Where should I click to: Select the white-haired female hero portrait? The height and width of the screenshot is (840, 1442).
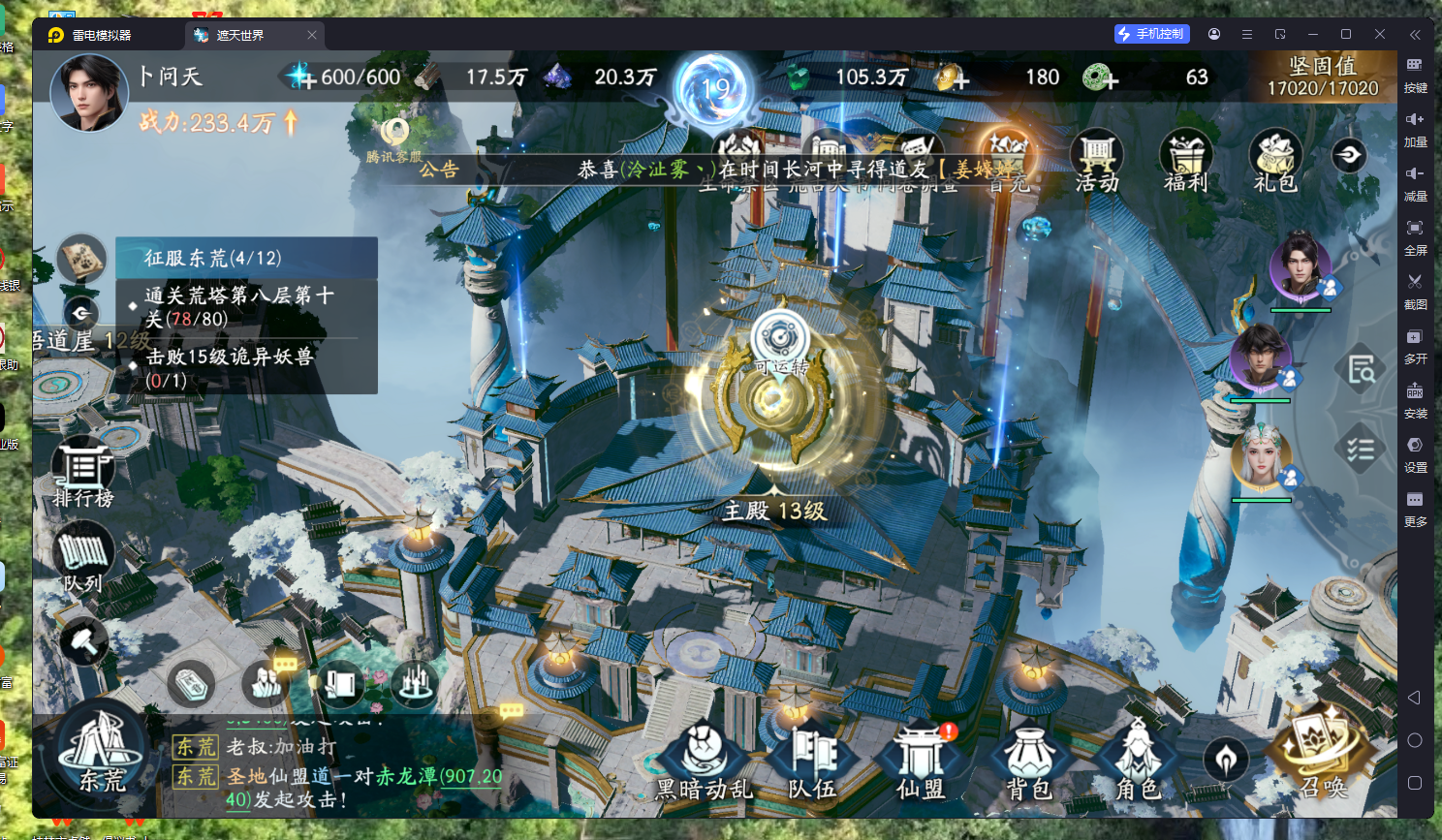click(x=1261, y=457)
